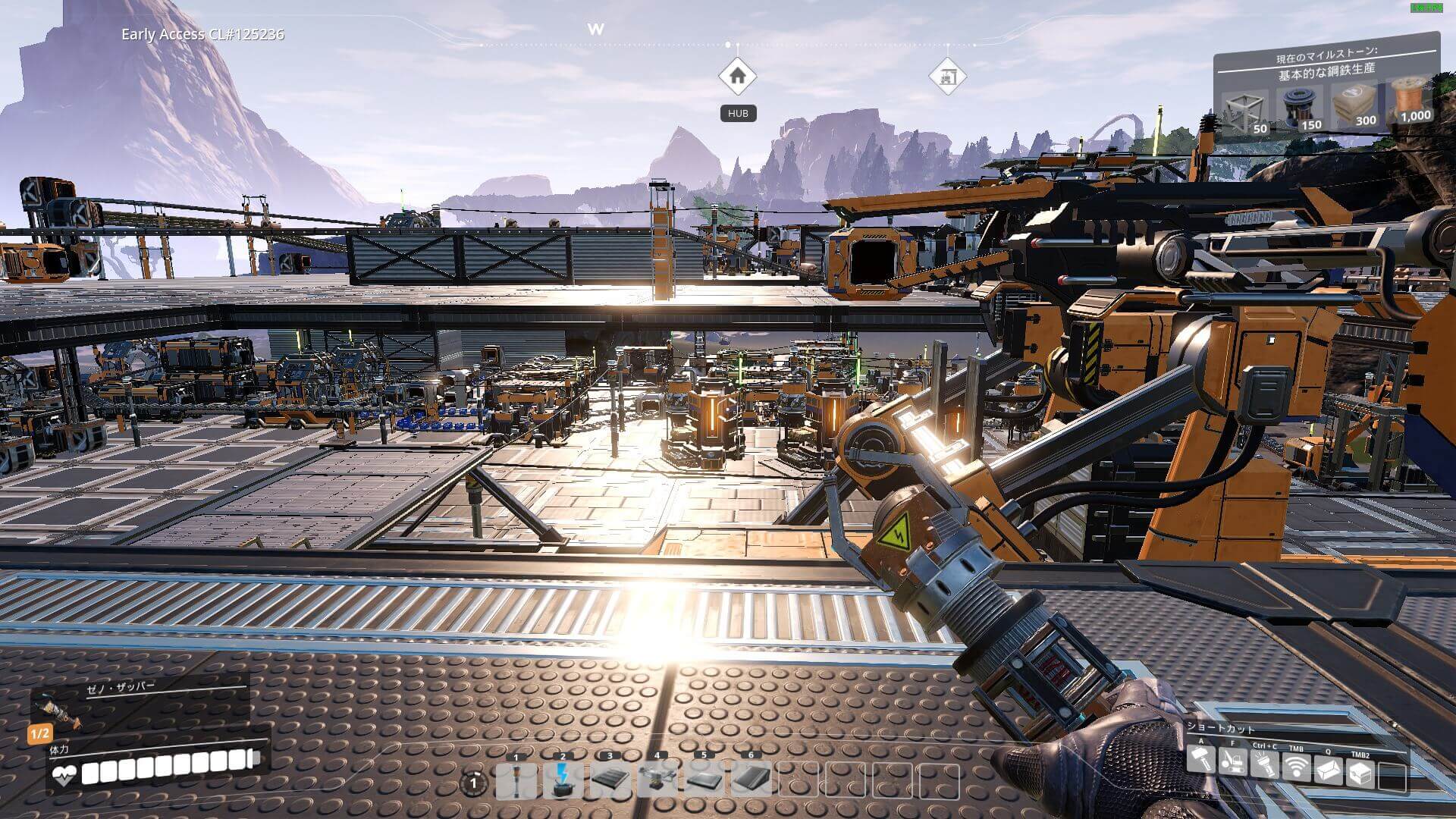
Task: Select the concrete bags milestone requirement
Action: (x=1354, y=104)
